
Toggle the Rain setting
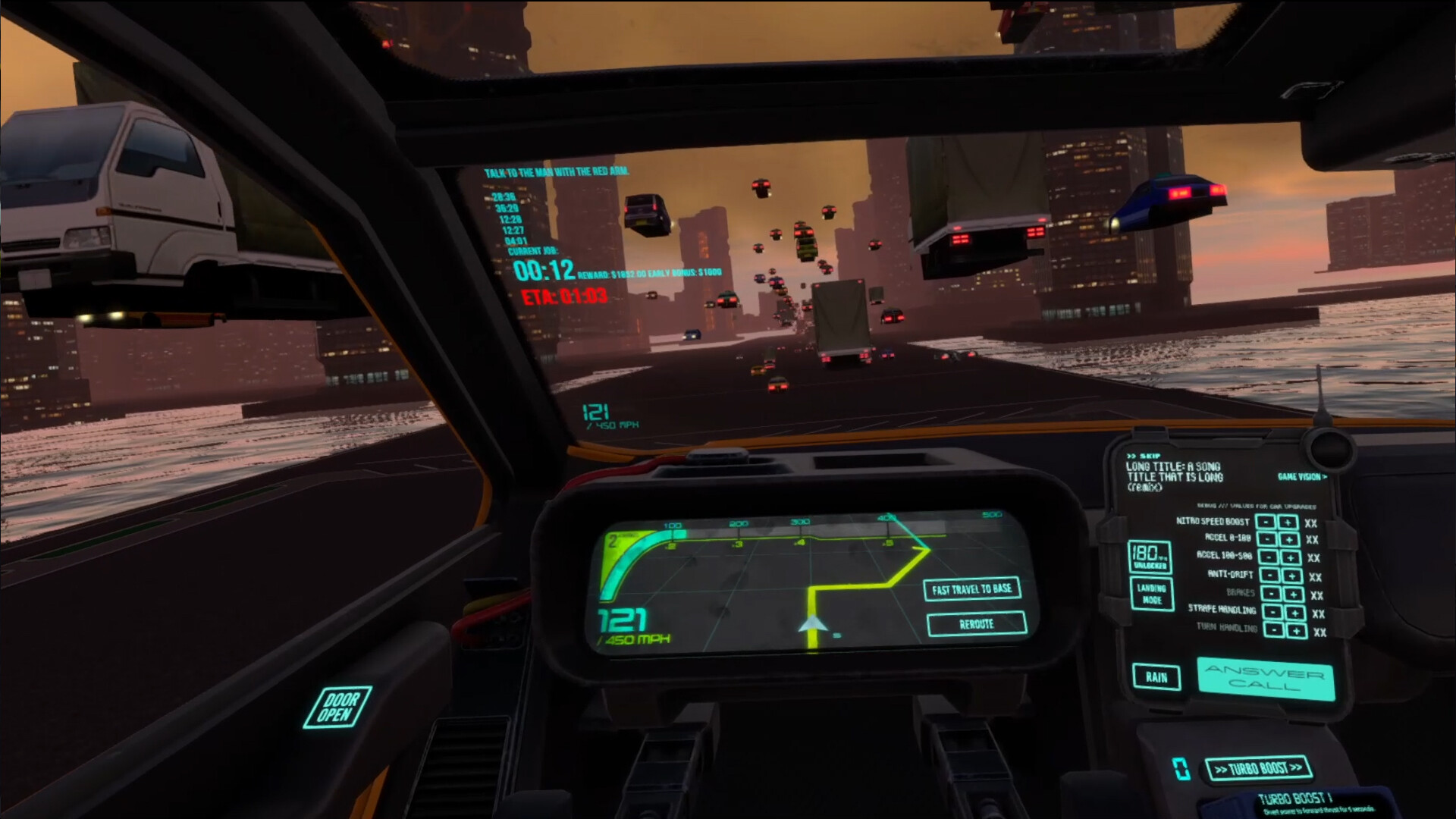1156,677
